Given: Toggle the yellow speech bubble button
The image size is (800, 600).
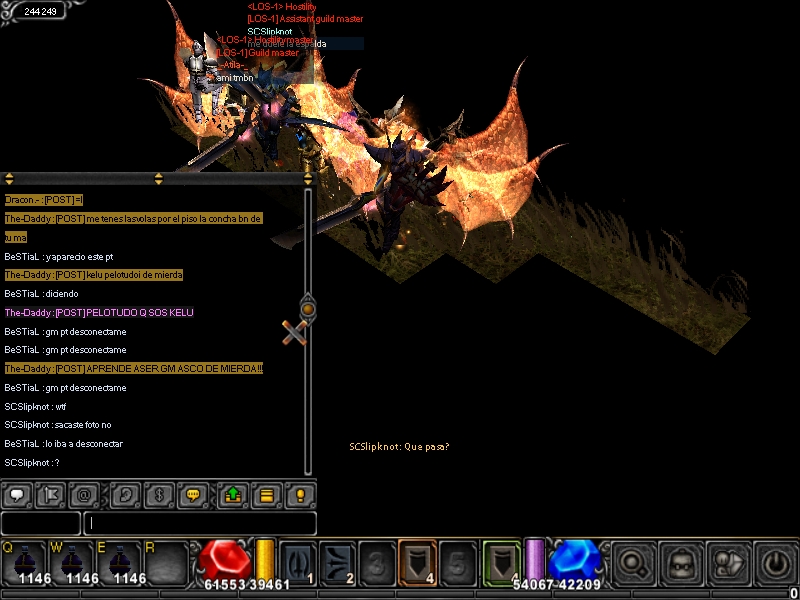Looking at the screenshot, I should tap(195, 494).
